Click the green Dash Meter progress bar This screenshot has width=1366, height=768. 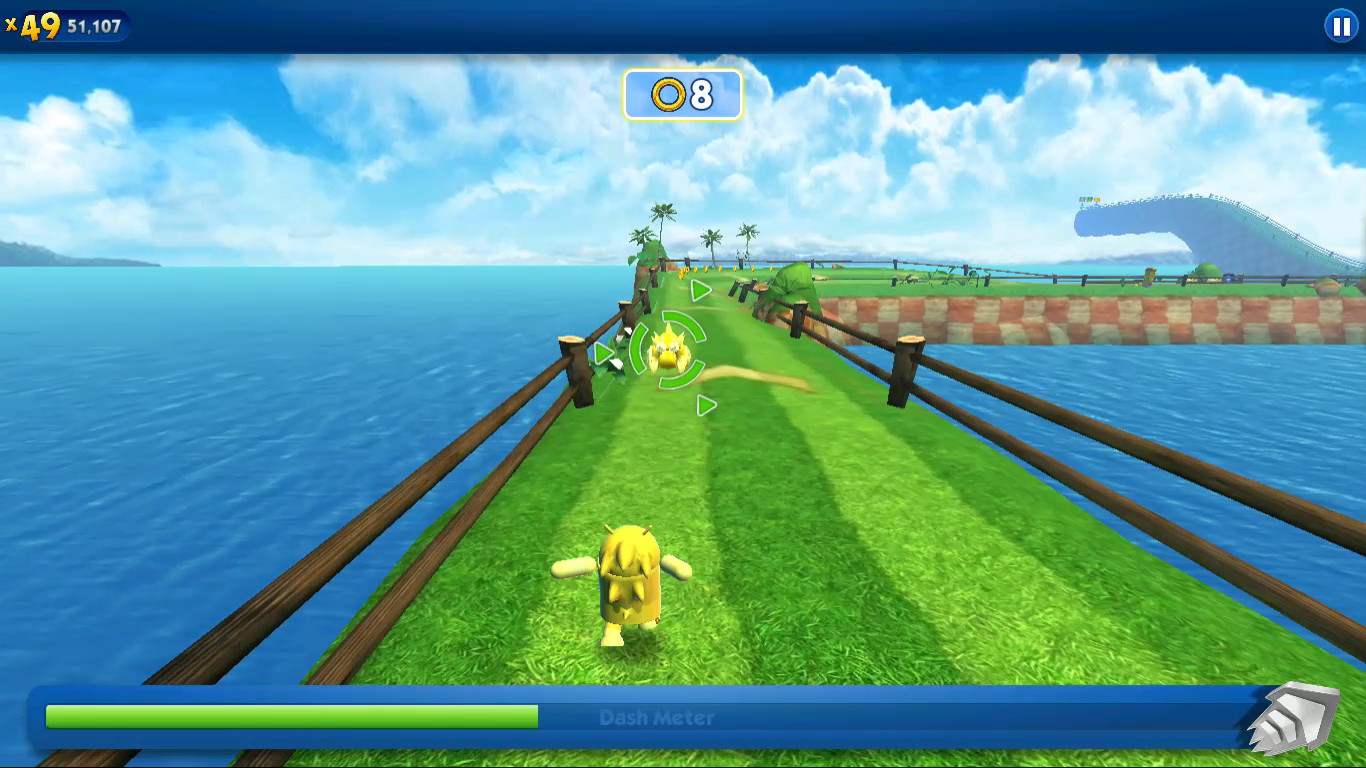click(x=290, y=716)
